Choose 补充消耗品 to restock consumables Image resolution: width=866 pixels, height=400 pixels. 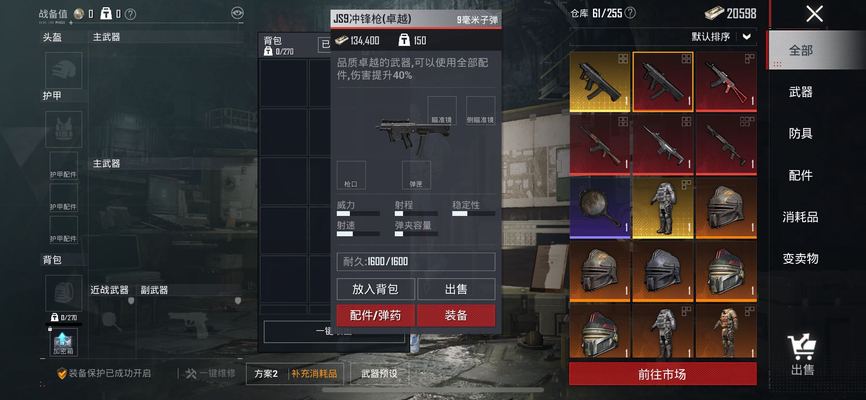pyautogui.click(x=314, y=374)
